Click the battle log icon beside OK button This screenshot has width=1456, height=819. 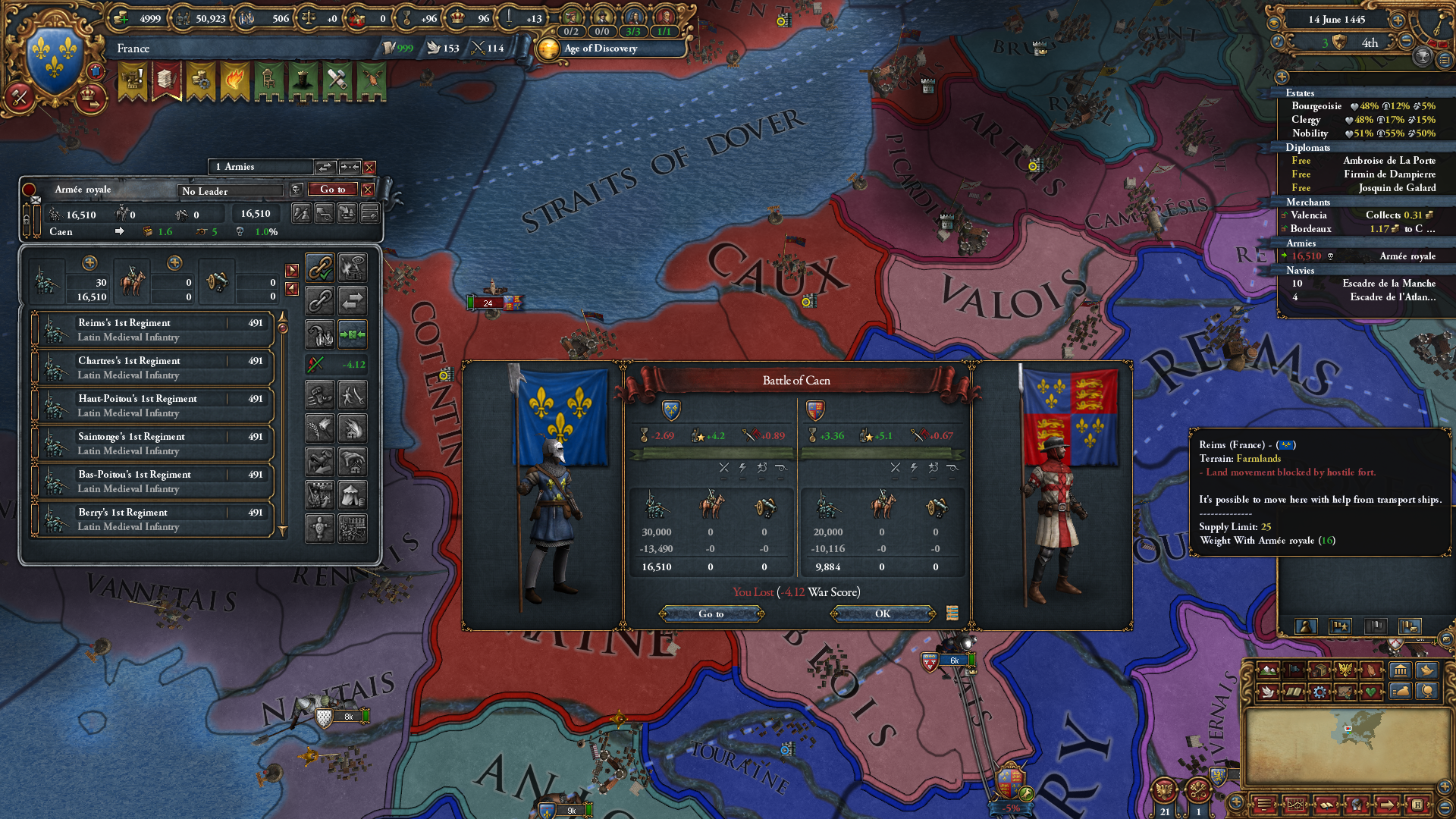coord(953,613)
